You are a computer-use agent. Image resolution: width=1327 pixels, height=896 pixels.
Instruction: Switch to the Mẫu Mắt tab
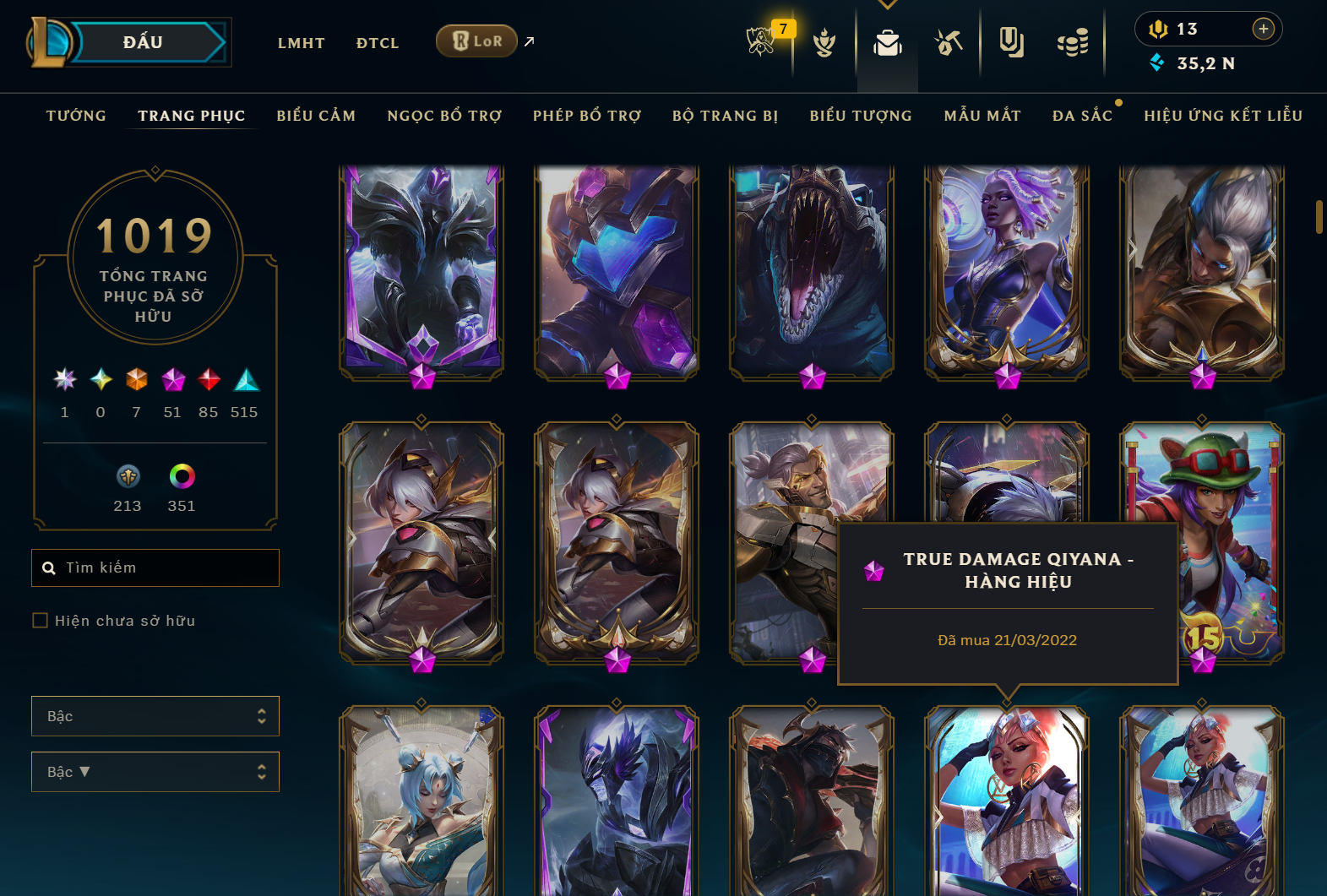[x=982, y=116]
